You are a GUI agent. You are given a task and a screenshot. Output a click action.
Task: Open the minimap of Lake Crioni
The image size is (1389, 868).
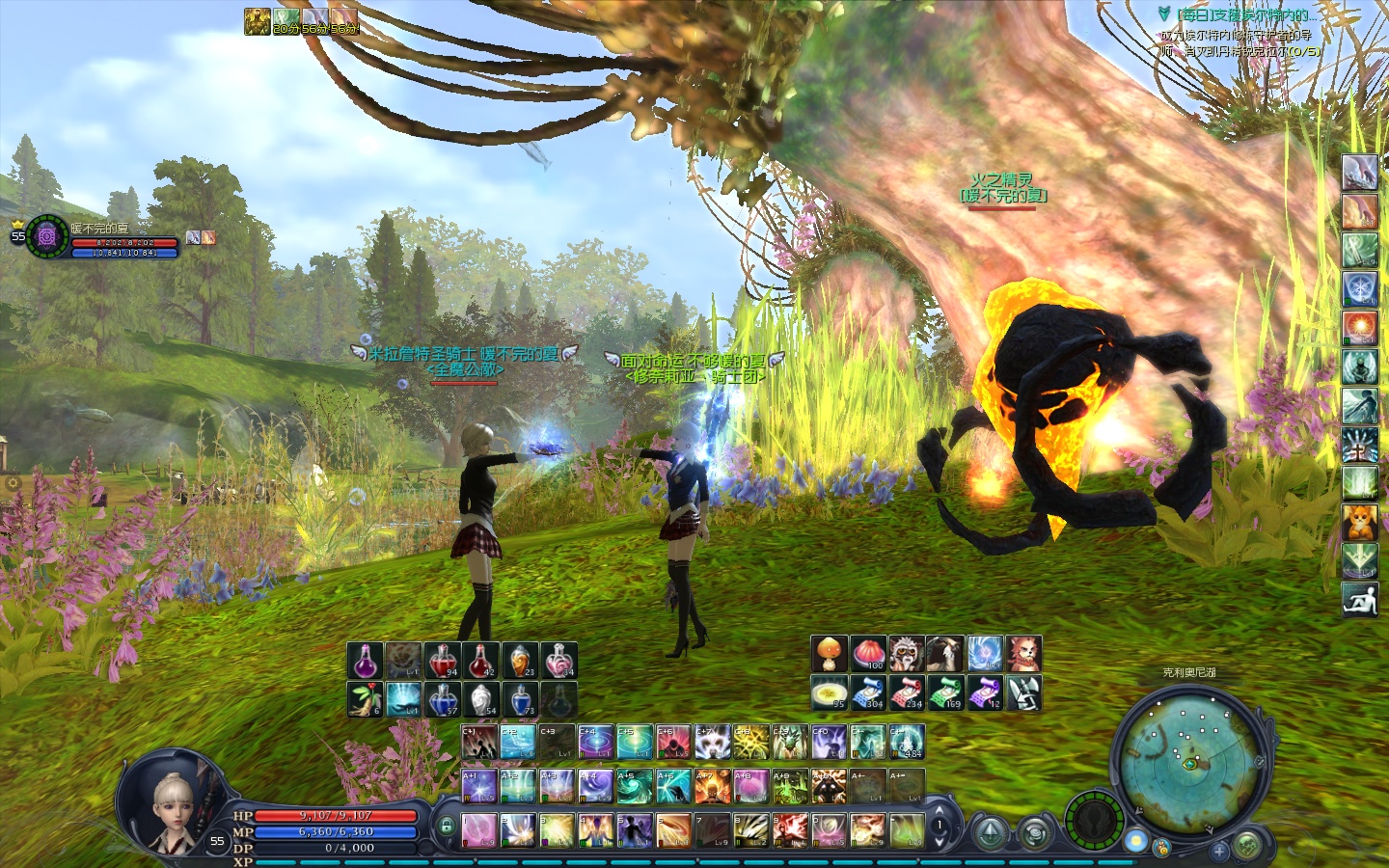pos(1187,758)
